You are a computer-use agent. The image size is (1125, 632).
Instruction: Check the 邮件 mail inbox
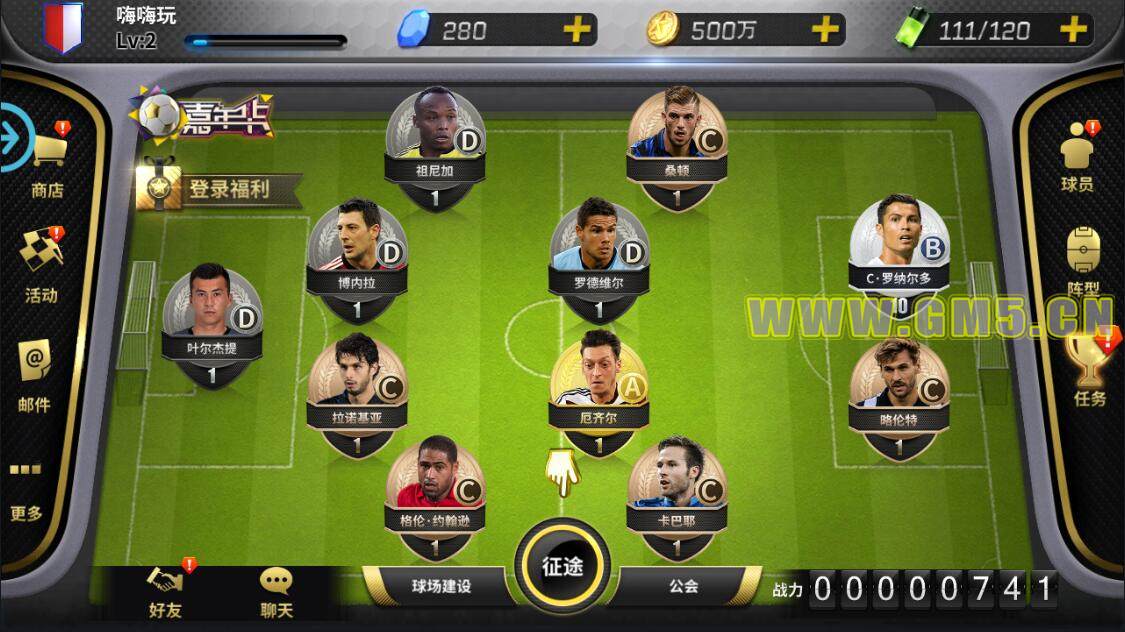(x=35, y=375)
